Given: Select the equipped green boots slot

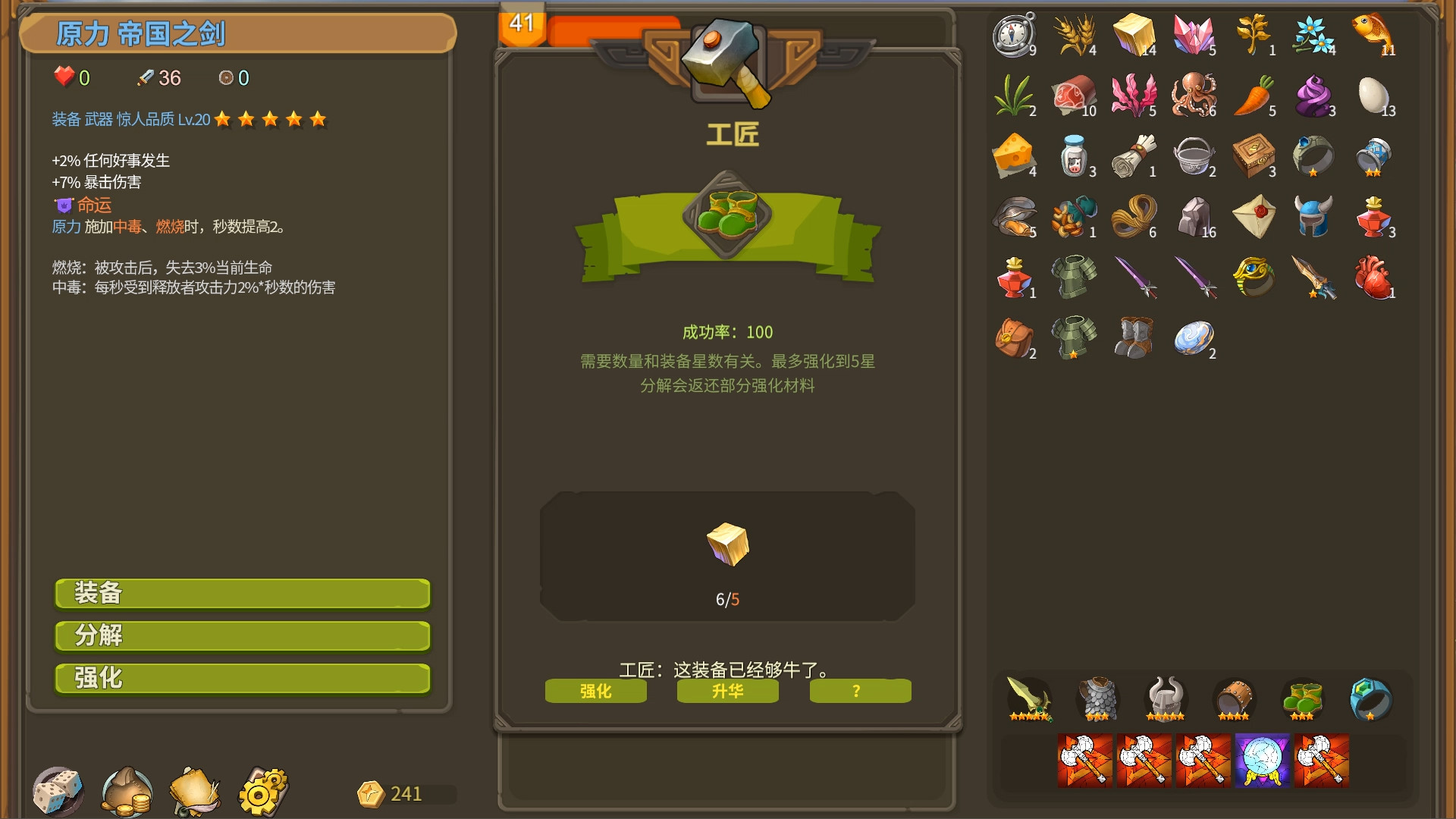Looking at the screenshot, I should click(1300, 698).
